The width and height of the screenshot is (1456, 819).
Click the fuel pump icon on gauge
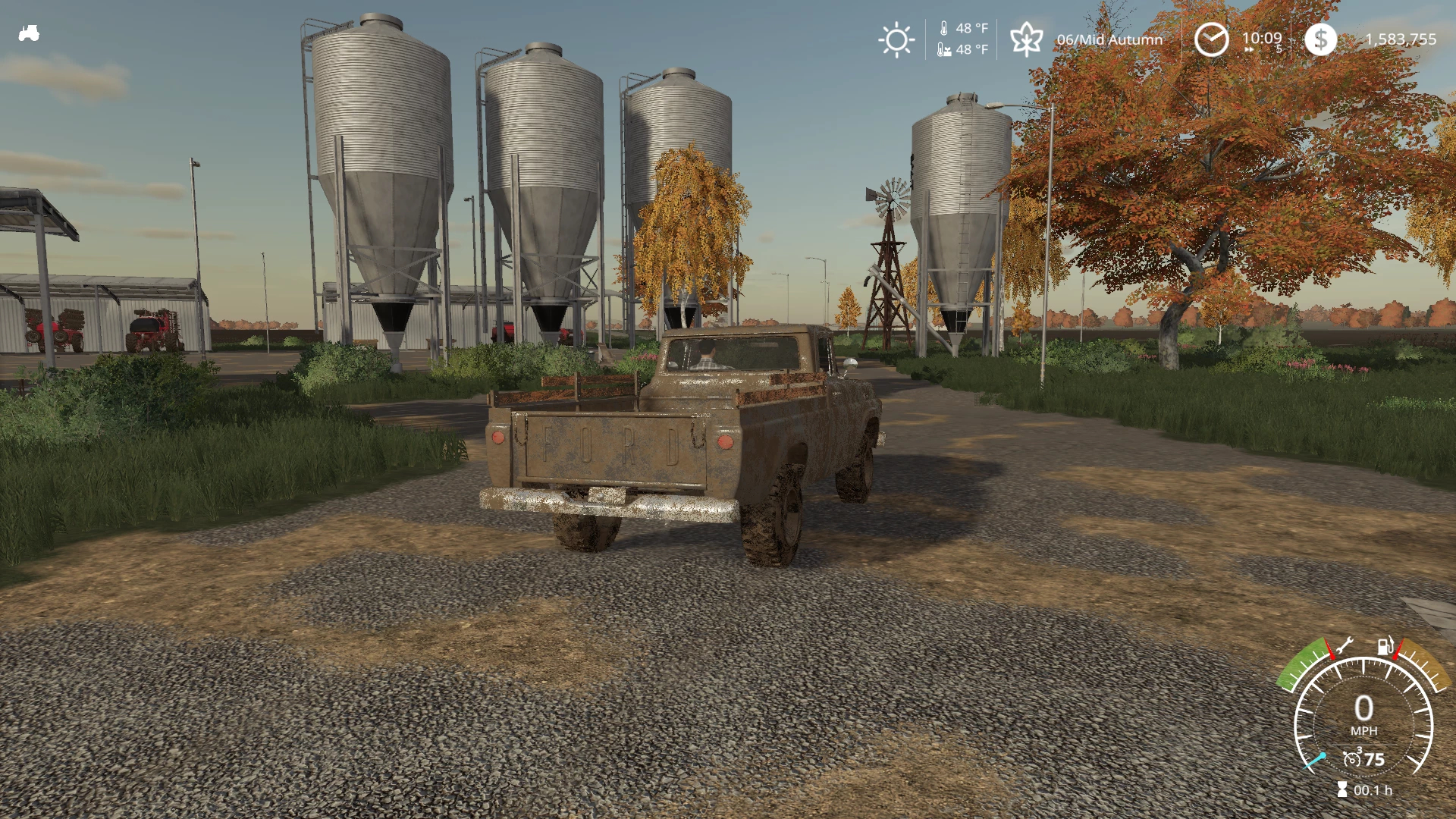pyautogui.click(x=1385, y=646)
